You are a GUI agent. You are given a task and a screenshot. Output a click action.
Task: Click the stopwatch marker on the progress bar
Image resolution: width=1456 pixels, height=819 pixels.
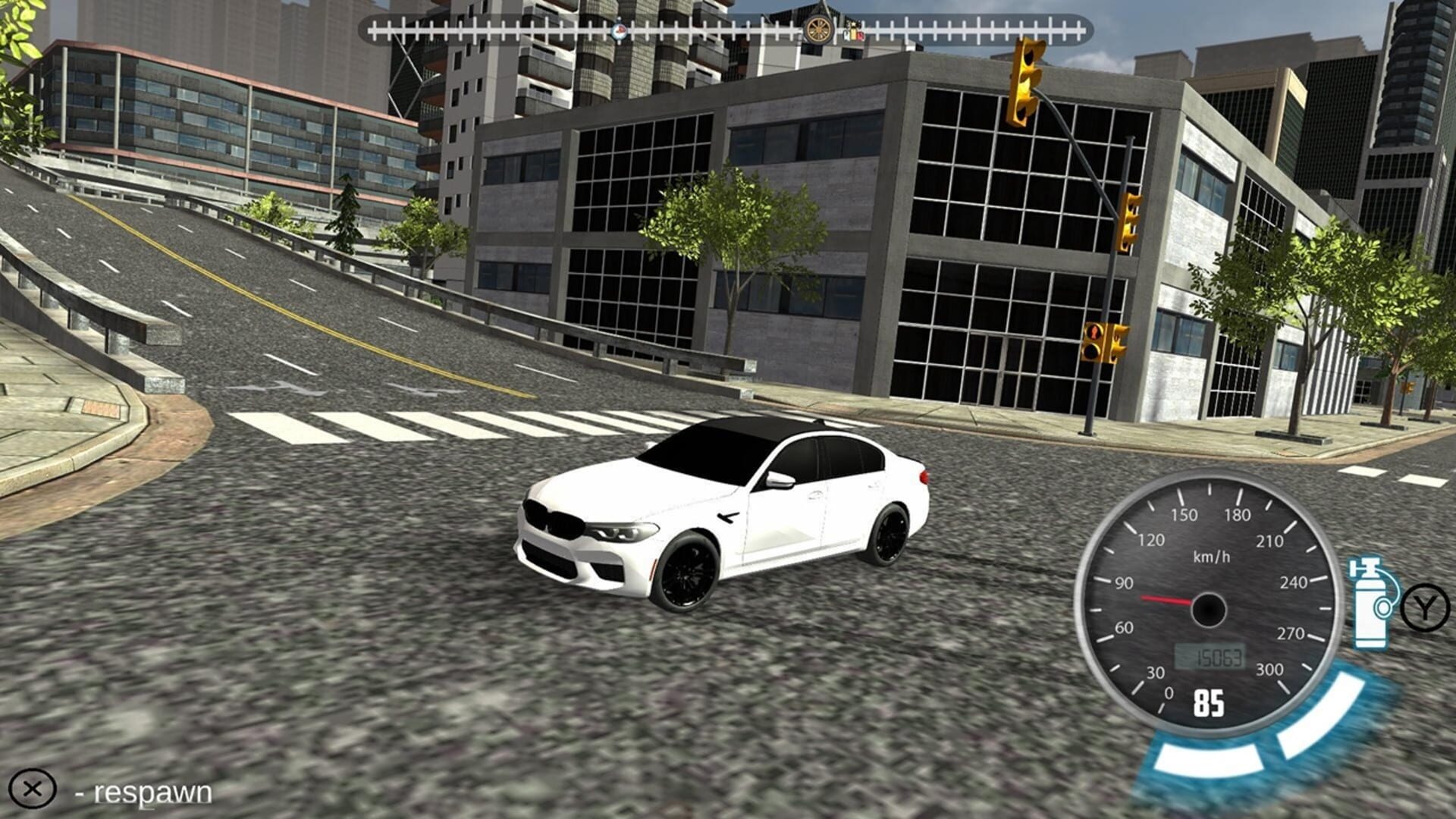(x=618, y=31)
